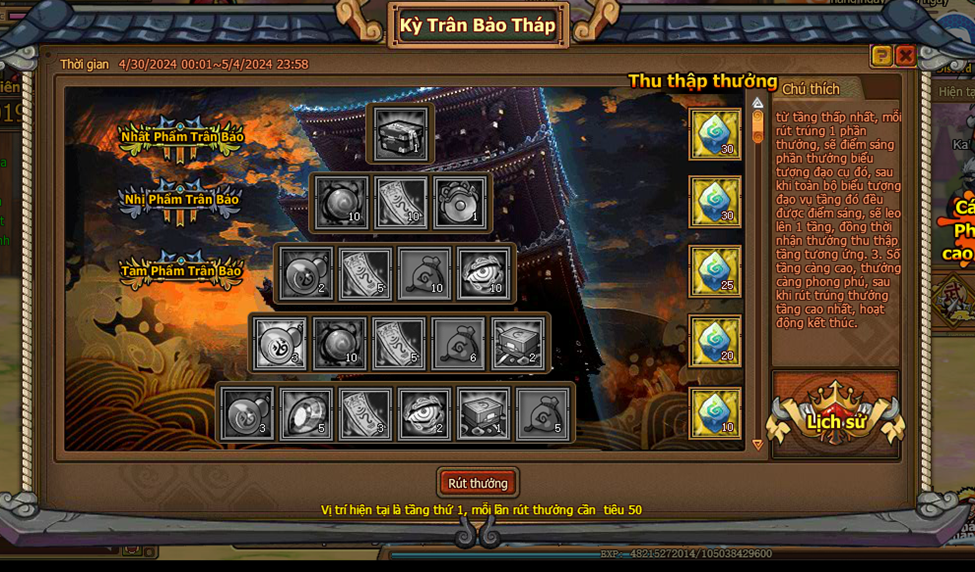This screenshot has height=572, width=975.
Task: Choose the spiral eye reward with quantity 10
Action: click(x=484, y=273)
